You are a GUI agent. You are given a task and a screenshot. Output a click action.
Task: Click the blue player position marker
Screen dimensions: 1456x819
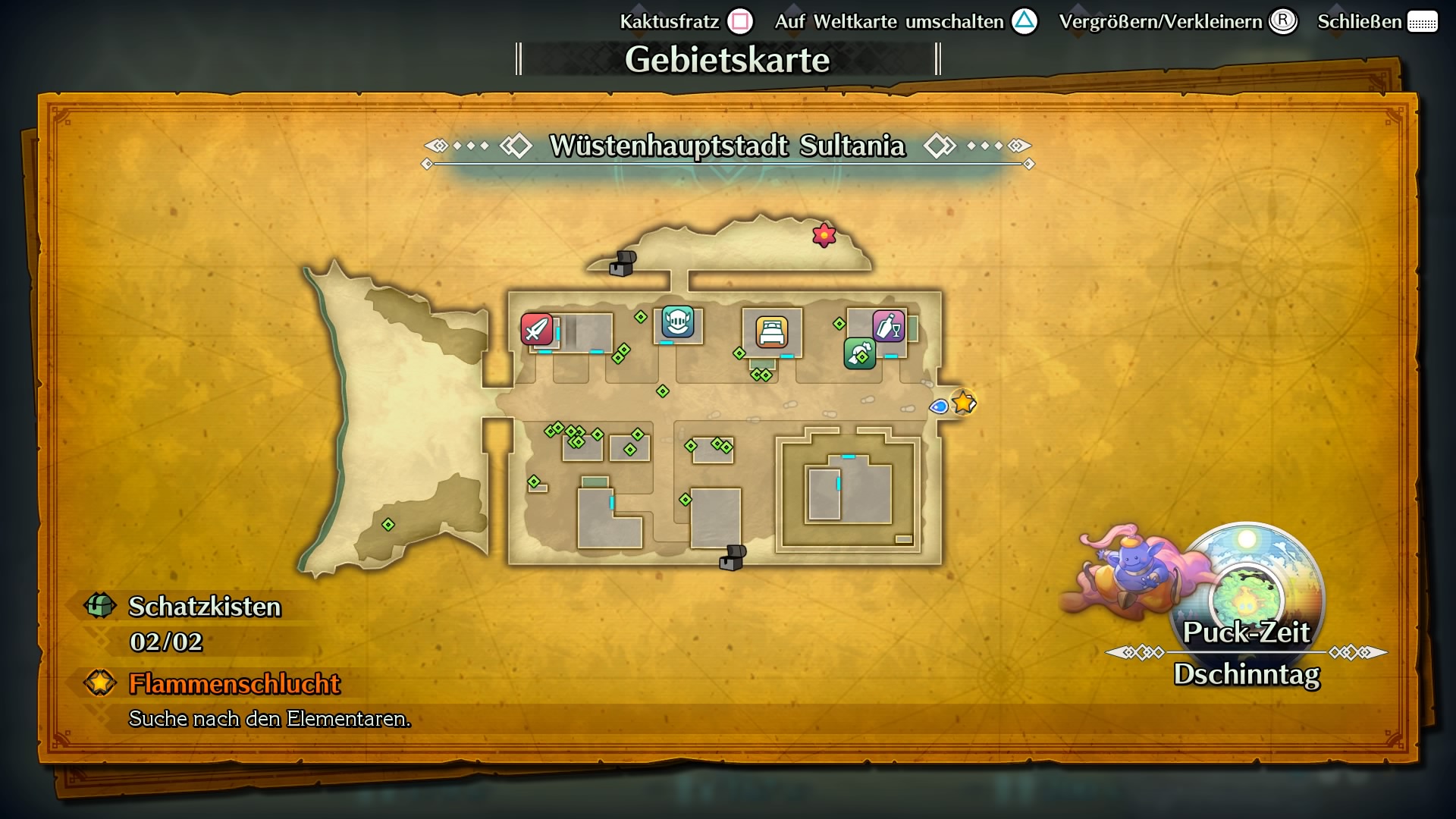[x=939, y=406]
